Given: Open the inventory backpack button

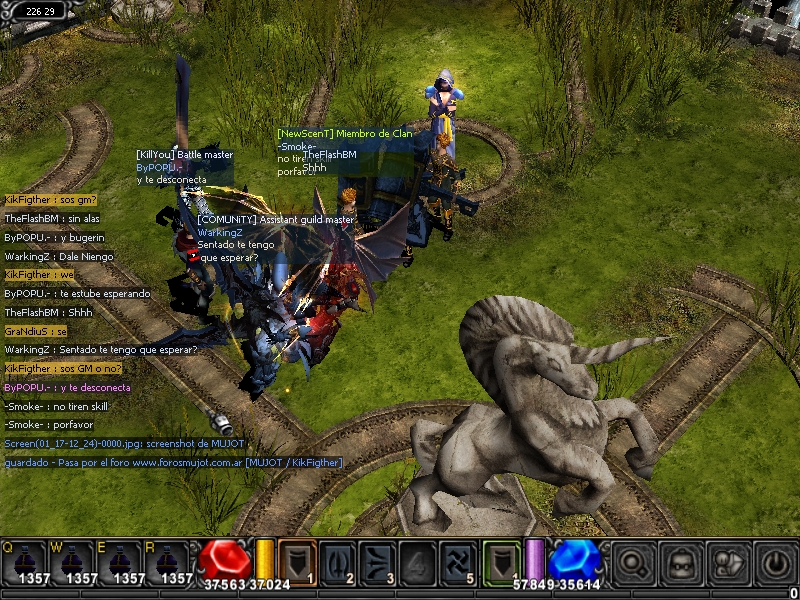Looking at the screenshot, I should click(x=680, y=564).
